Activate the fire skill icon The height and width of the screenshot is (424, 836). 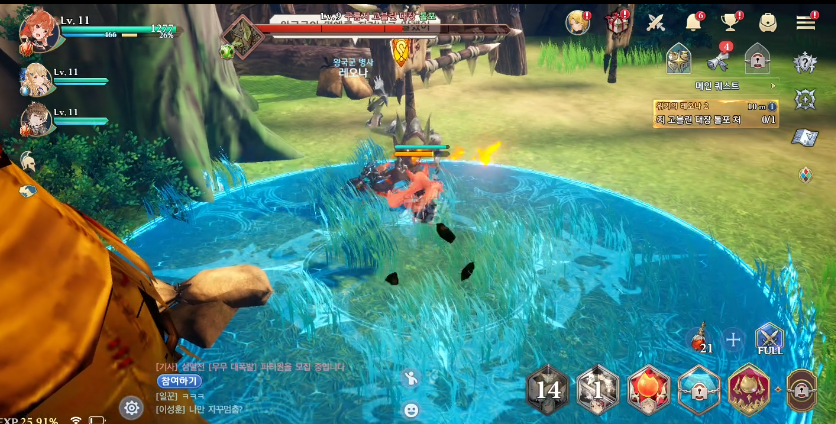coord(648,390)
